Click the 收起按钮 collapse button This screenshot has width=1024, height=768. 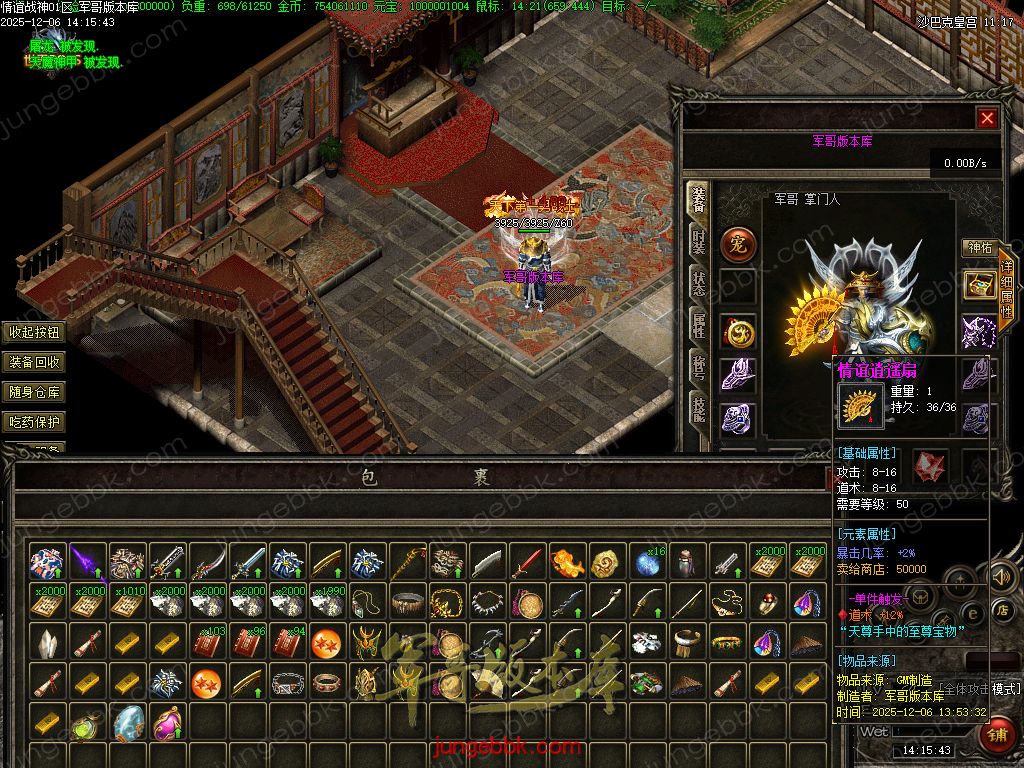[x=34, y=333]
